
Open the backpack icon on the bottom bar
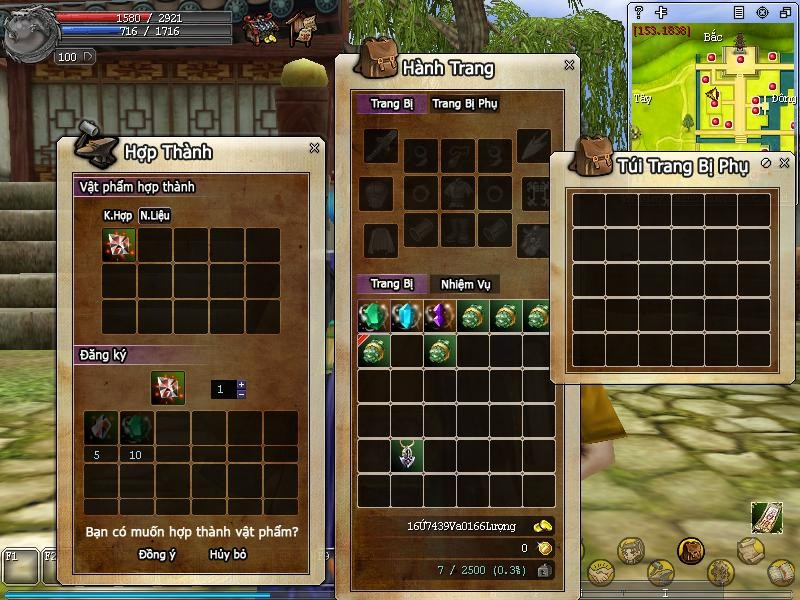point(690,549)
